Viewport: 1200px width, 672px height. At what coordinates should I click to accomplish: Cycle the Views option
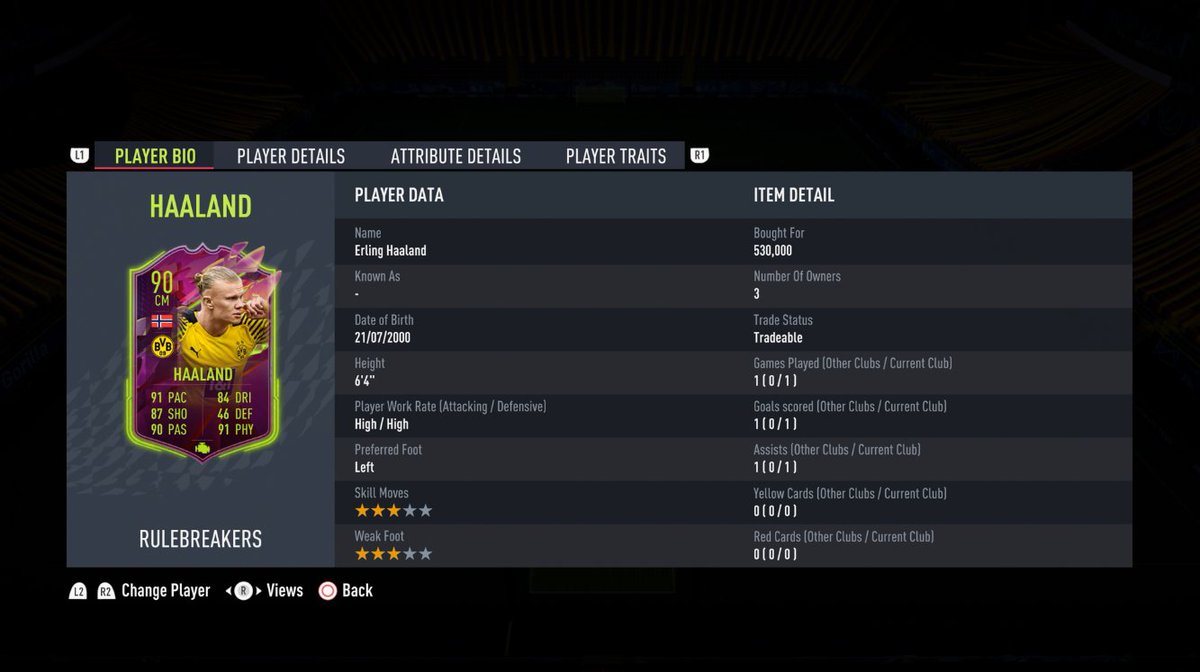[x=284, y=591]
